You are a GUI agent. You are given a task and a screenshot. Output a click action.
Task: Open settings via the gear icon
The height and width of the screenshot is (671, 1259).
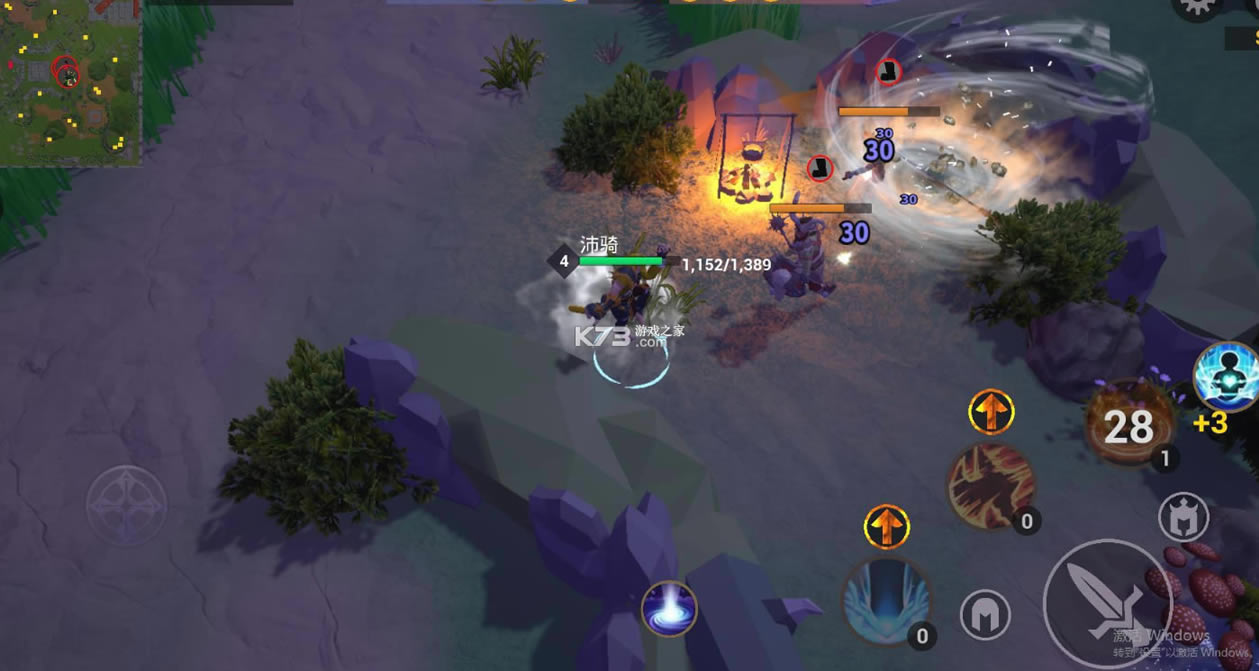coord(1196,8)
